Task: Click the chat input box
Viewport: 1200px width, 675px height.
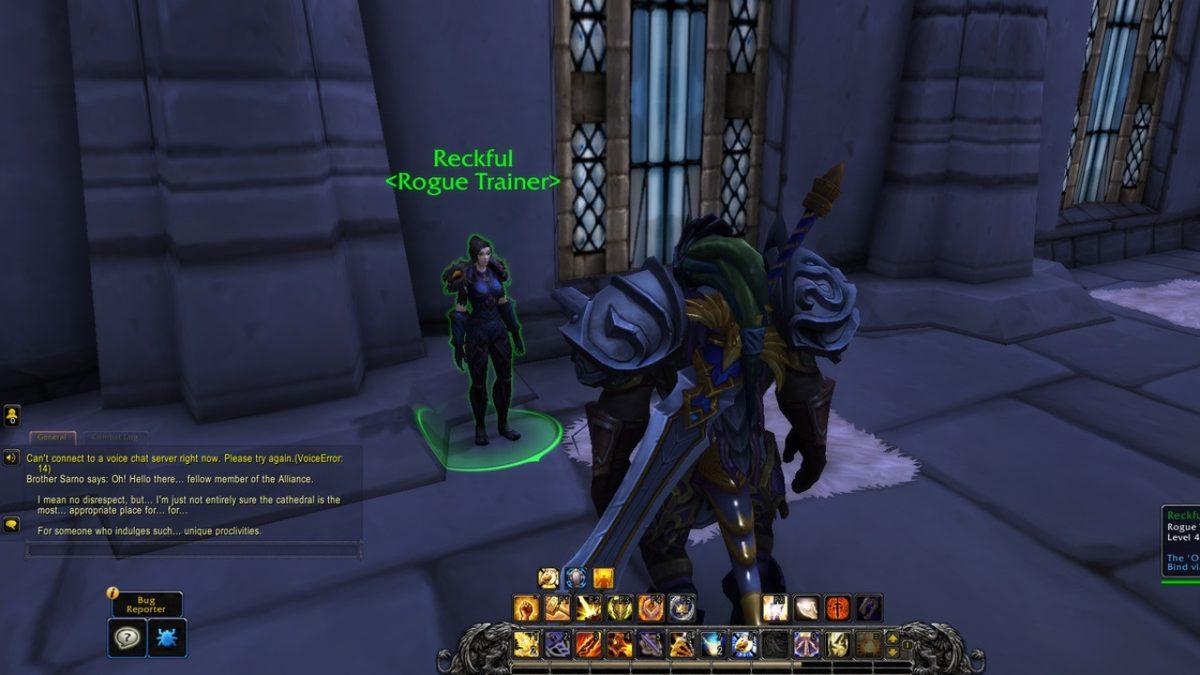Action: tap(192, 549)
